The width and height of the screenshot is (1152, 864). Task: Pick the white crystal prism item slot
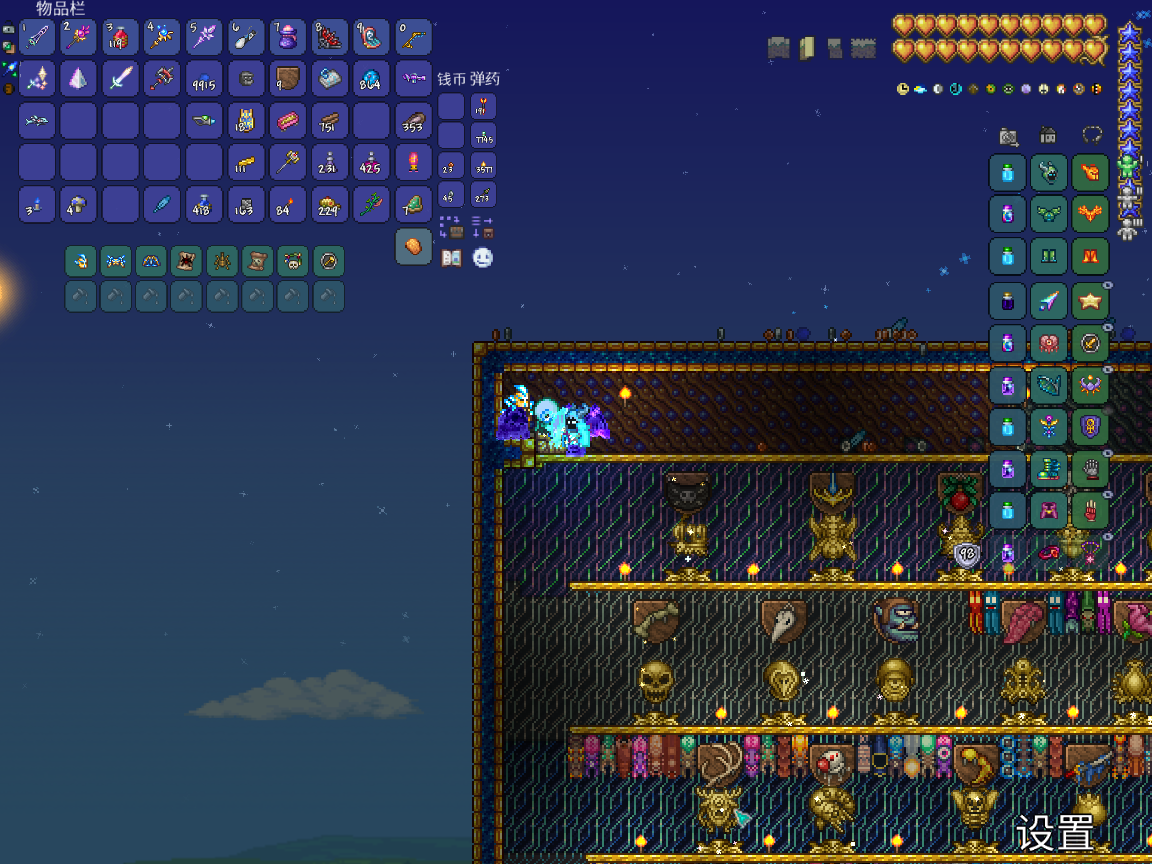pos(78,78)
